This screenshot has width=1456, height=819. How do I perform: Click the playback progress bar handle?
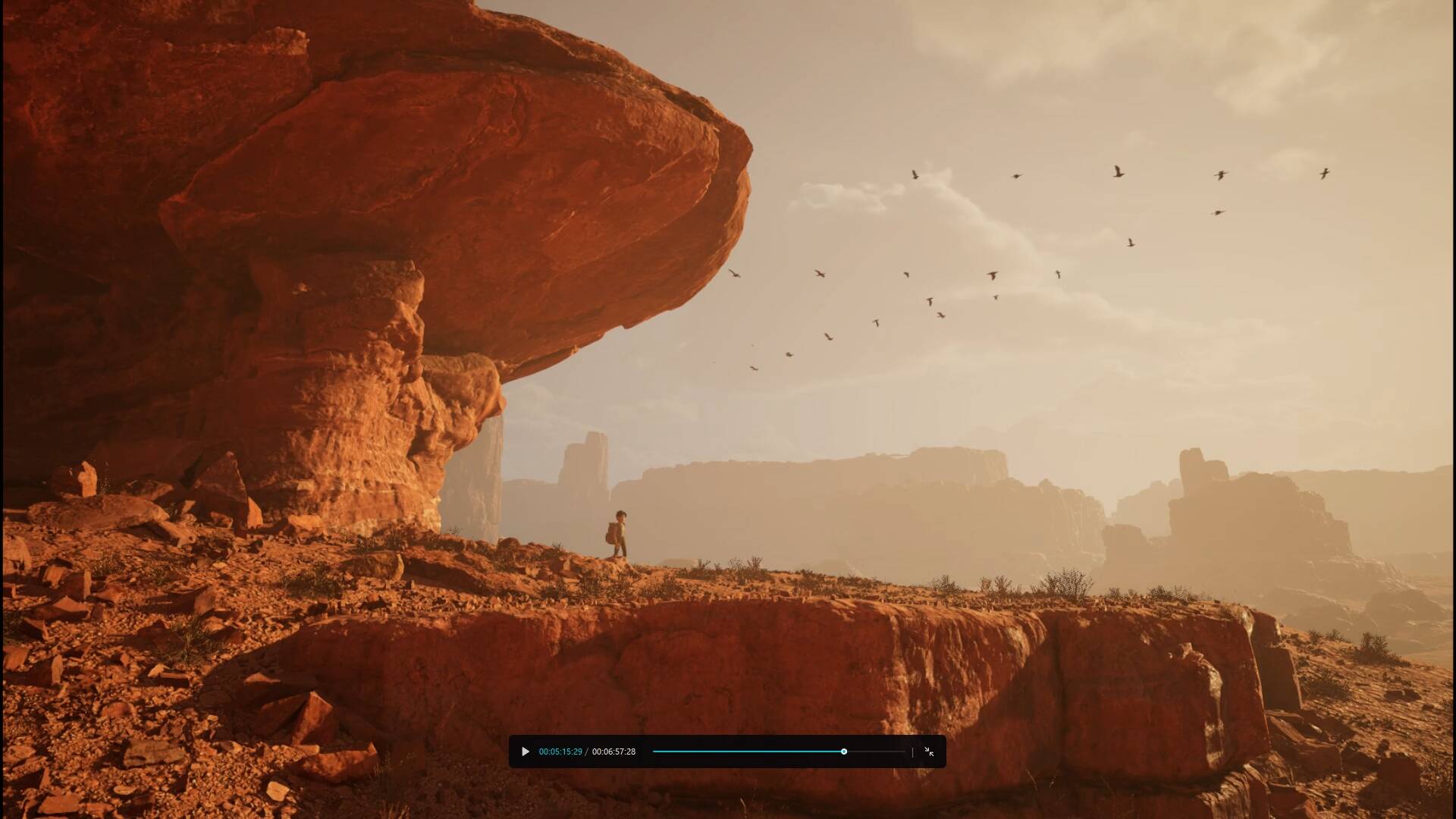pos(843,752)
